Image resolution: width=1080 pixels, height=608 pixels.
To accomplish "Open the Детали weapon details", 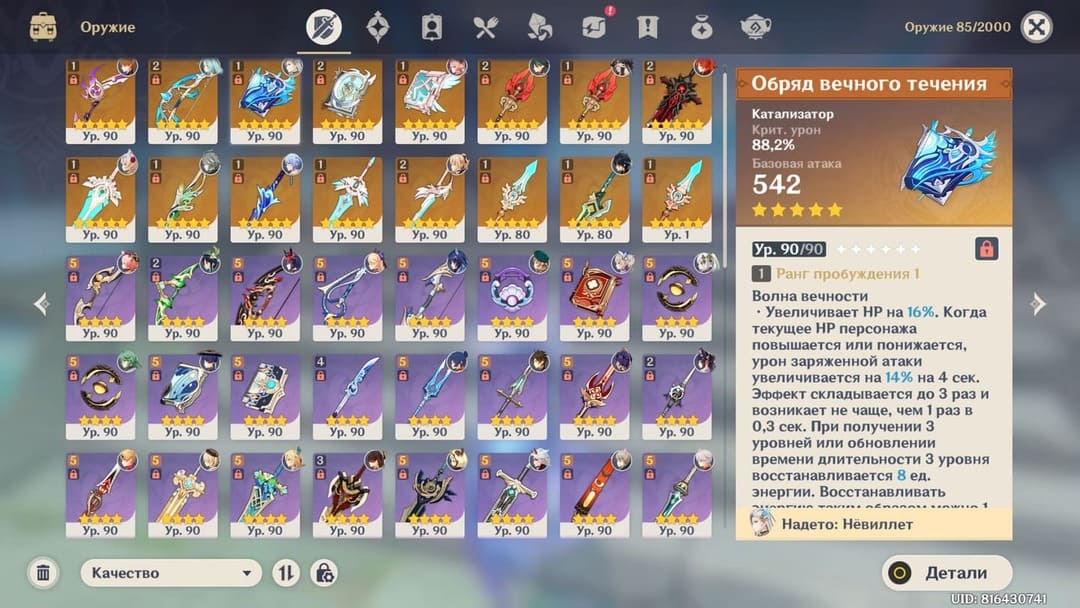I will tap(947, 573).
